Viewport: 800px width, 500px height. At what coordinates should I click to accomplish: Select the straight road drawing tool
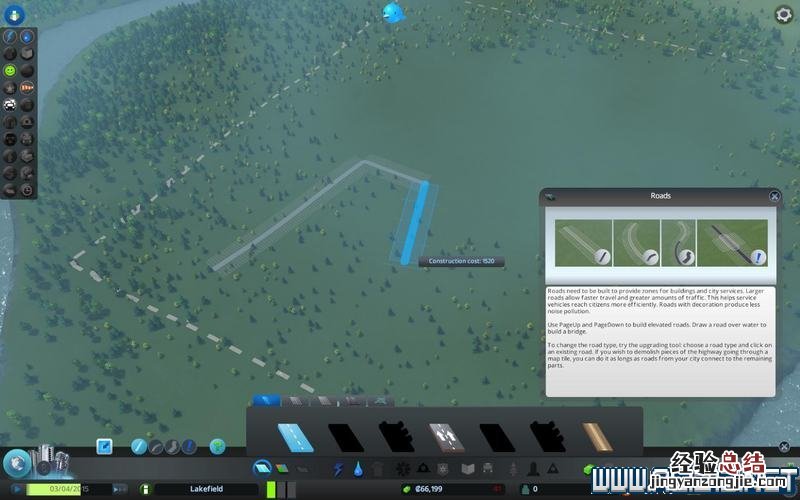pyautogui.click(x=139, y=446)
